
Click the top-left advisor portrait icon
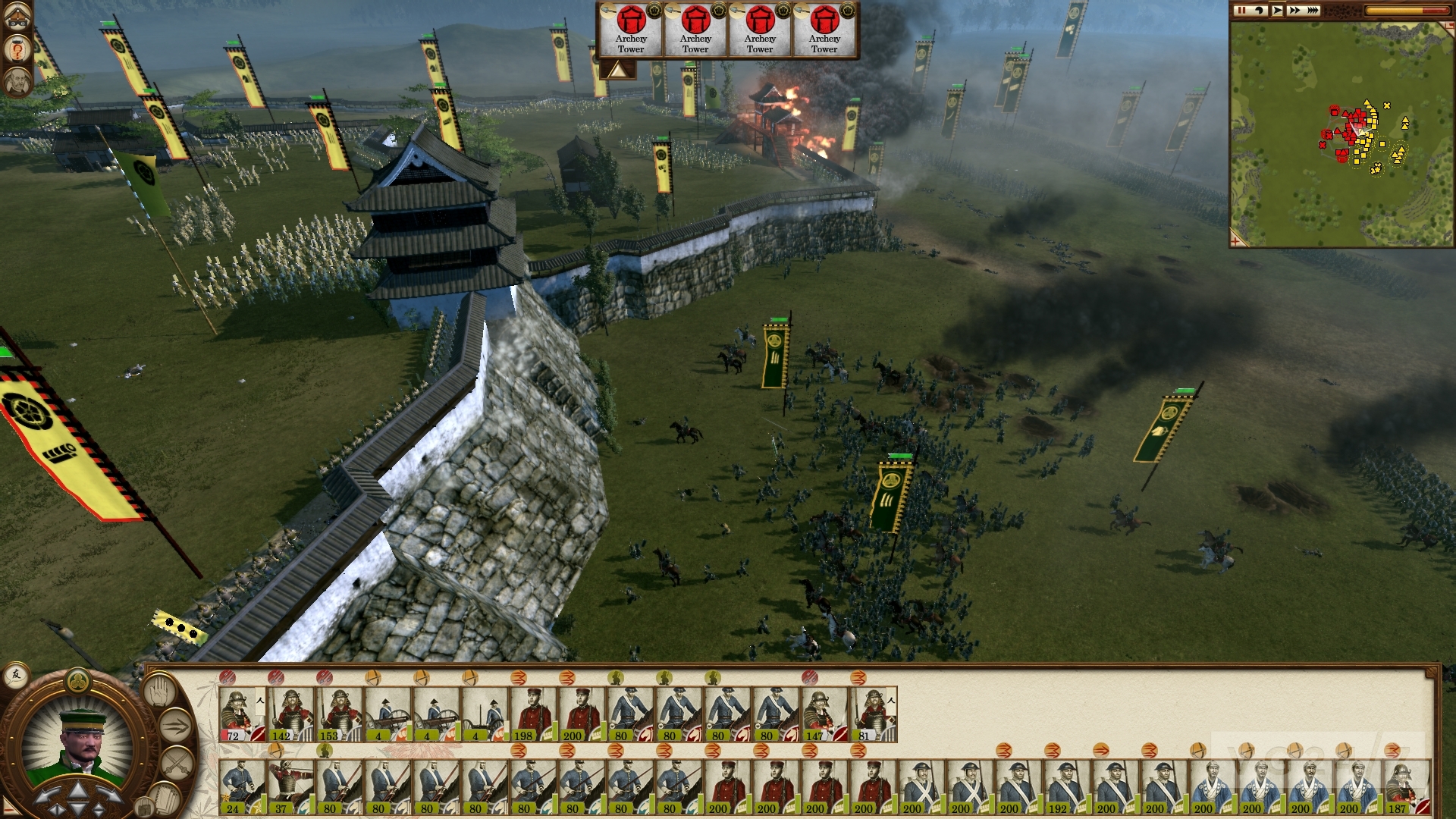point(17,81)
